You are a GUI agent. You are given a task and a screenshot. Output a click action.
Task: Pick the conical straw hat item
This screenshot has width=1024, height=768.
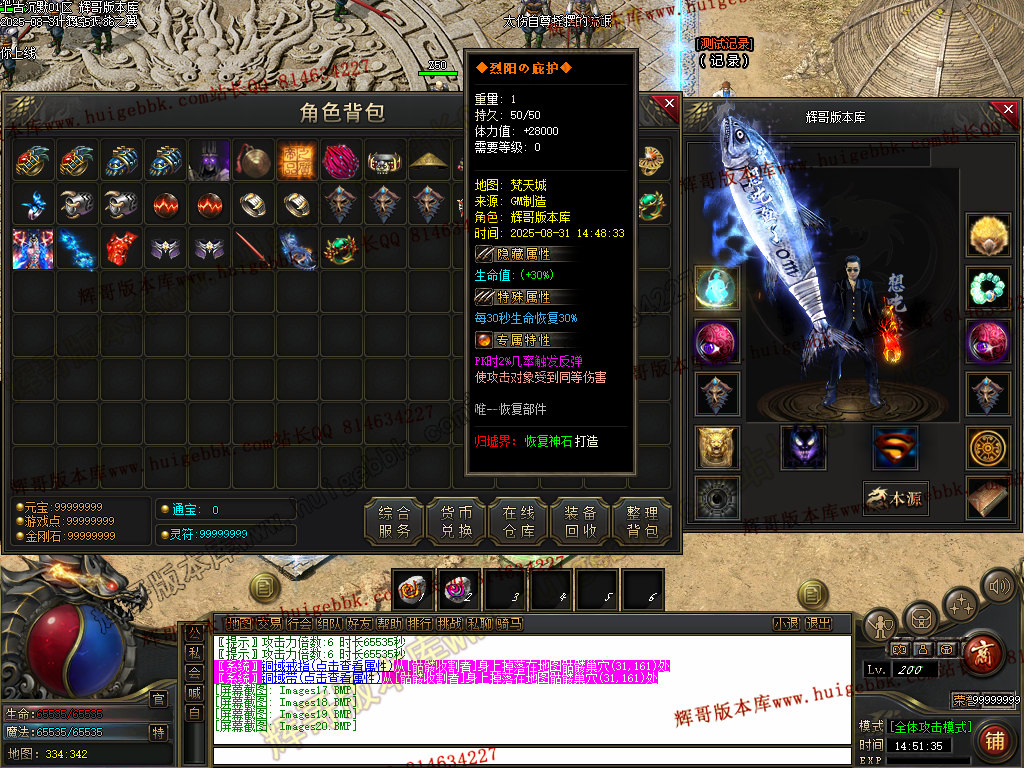point(429,160)
